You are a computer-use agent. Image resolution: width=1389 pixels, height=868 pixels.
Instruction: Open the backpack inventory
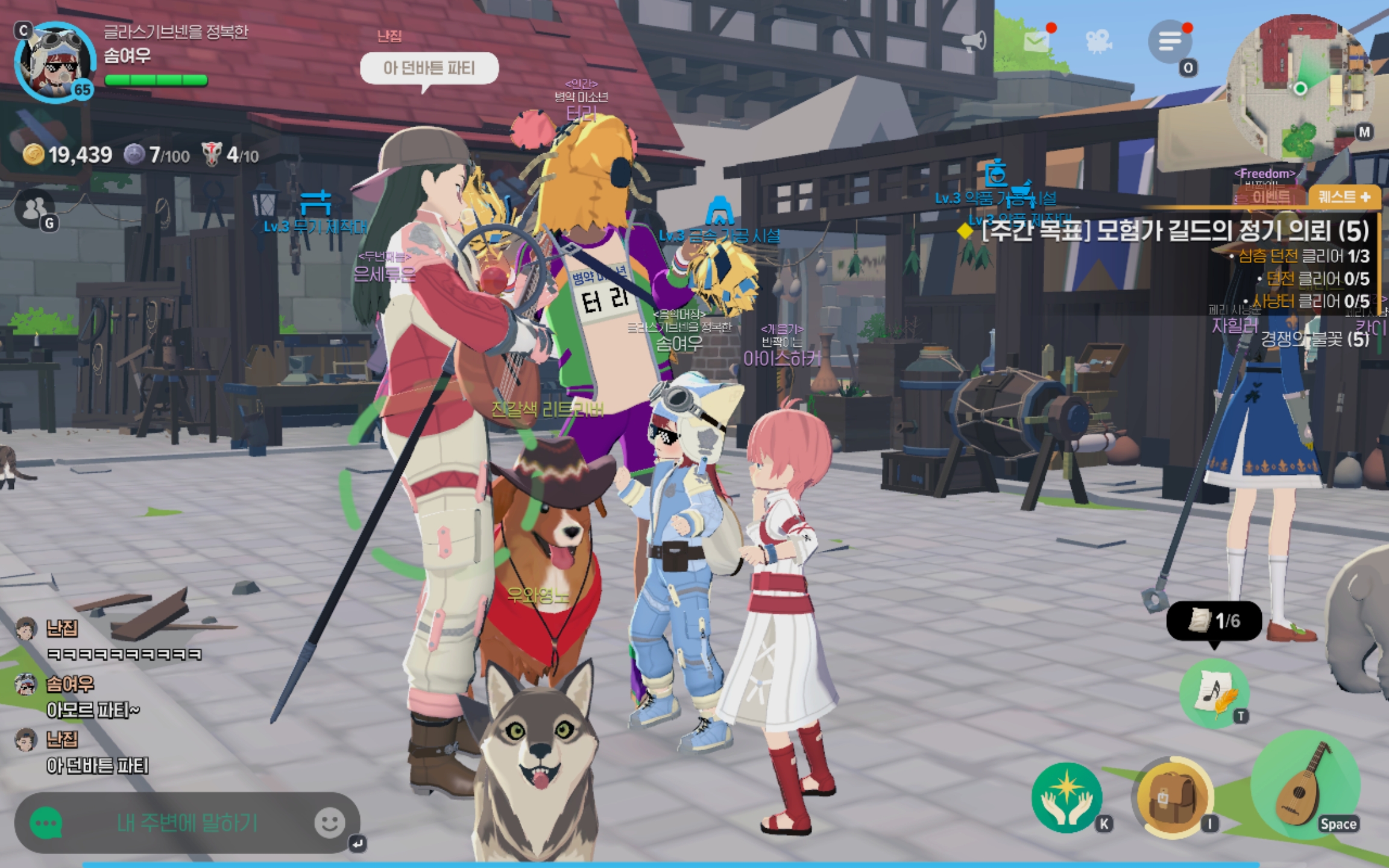(1172, 798)
